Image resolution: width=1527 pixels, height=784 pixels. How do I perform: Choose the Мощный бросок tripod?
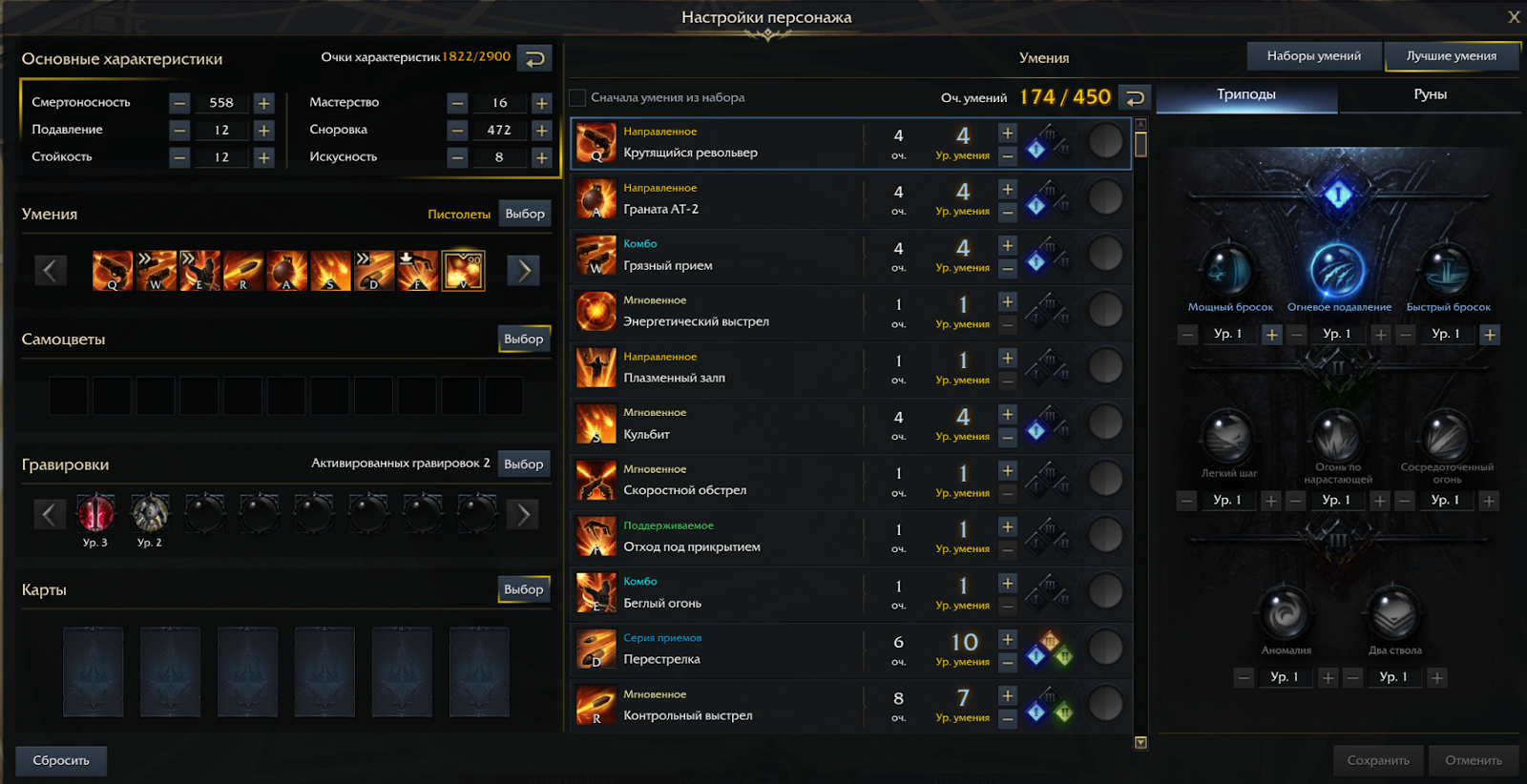coord(1229,271)
